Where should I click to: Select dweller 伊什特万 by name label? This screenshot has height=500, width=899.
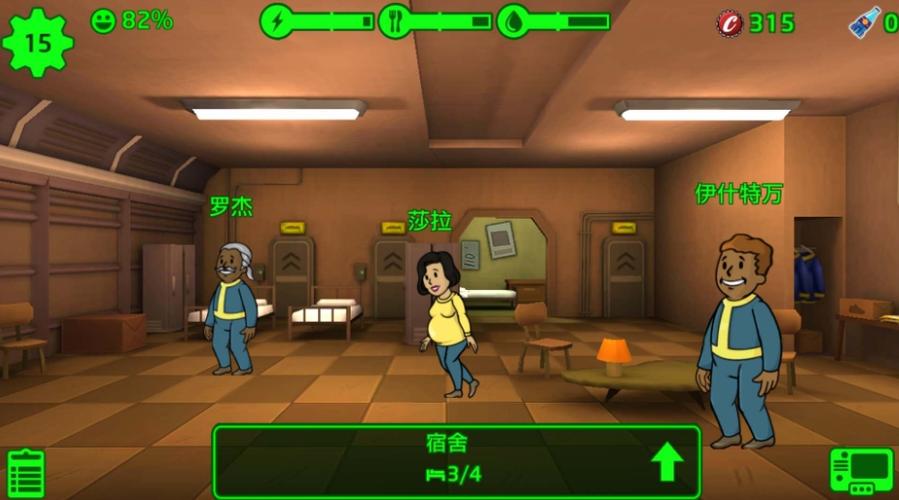(739, 194)
